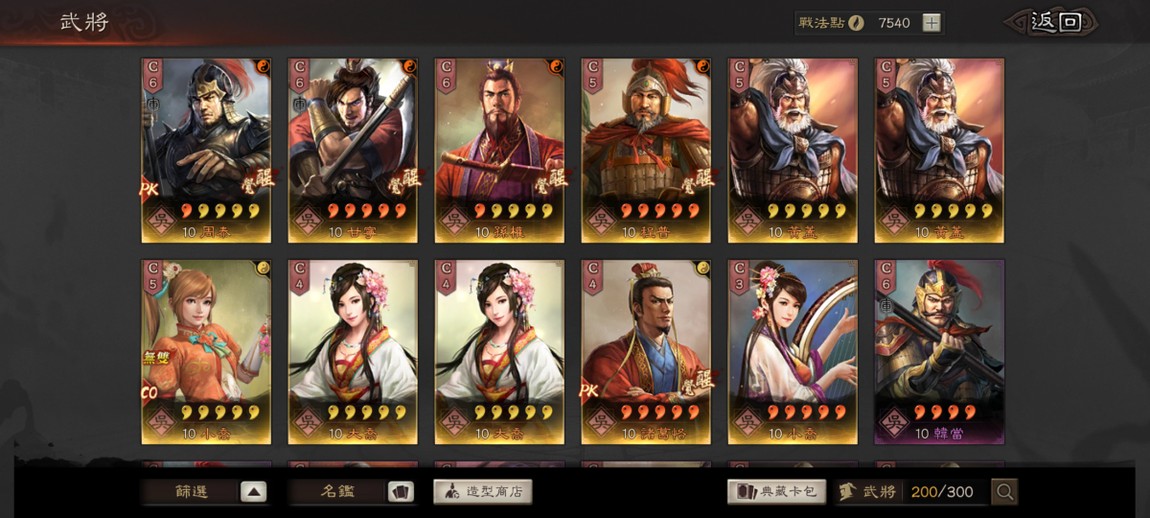Open the 篩選 filter menu
This screenshot has height=518, width=1150.
point(204,491)
